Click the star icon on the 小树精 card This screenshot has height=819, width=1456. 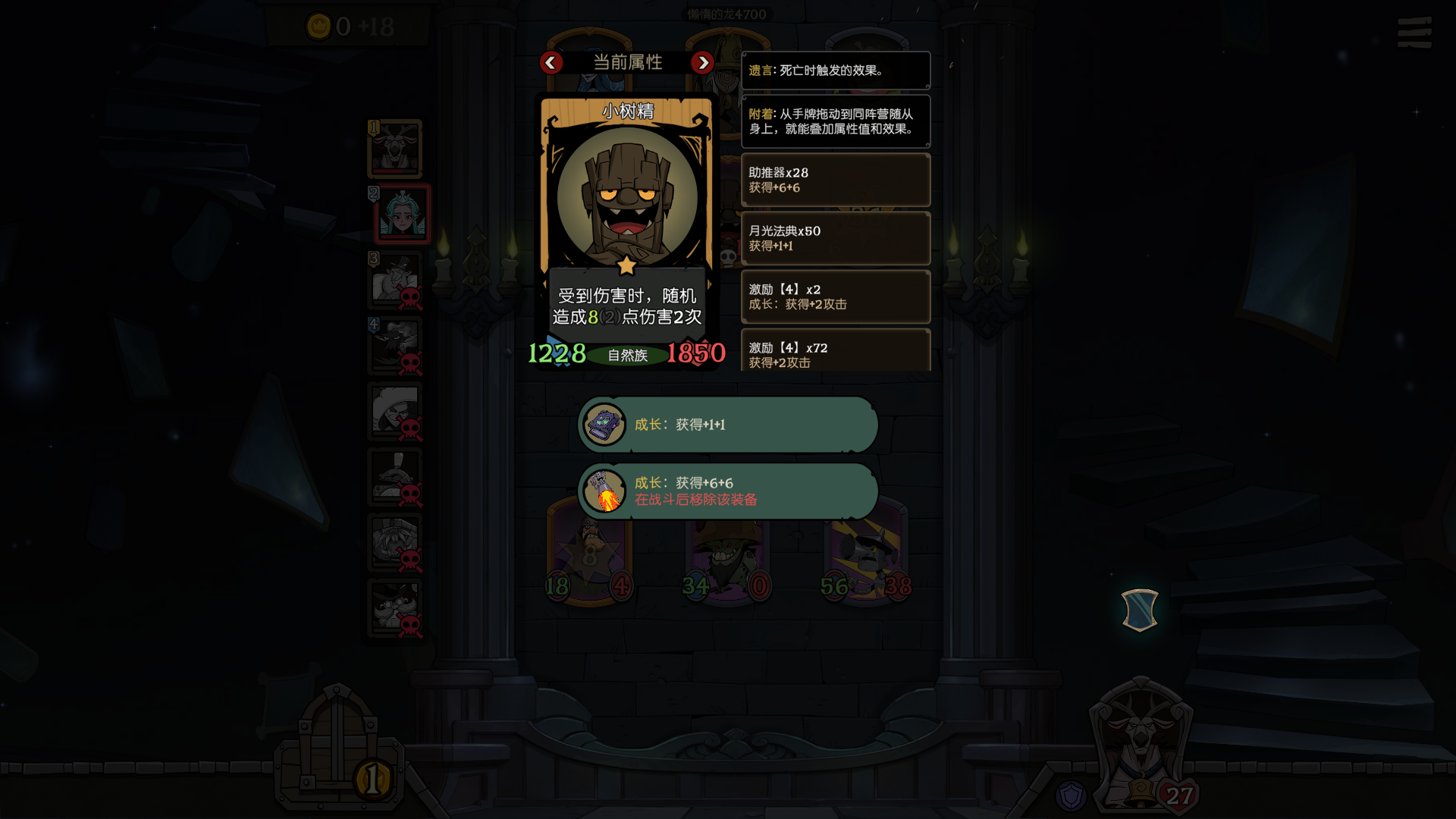626,265
